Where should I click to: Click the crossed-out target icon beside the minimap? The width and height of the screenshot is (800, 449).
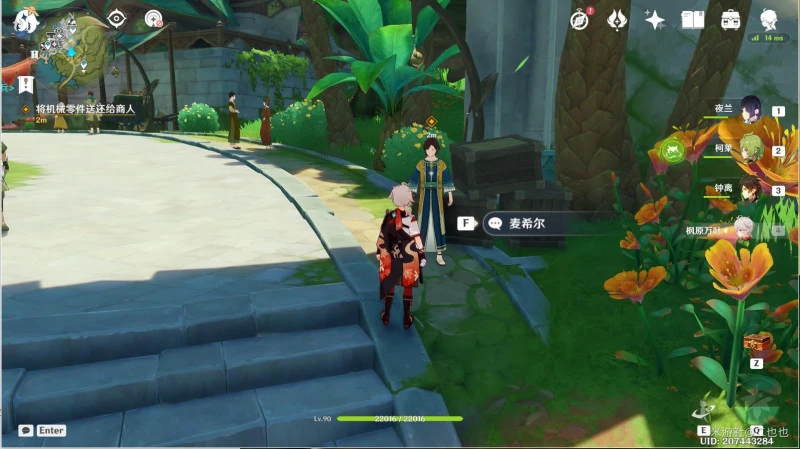coord(152,18)
